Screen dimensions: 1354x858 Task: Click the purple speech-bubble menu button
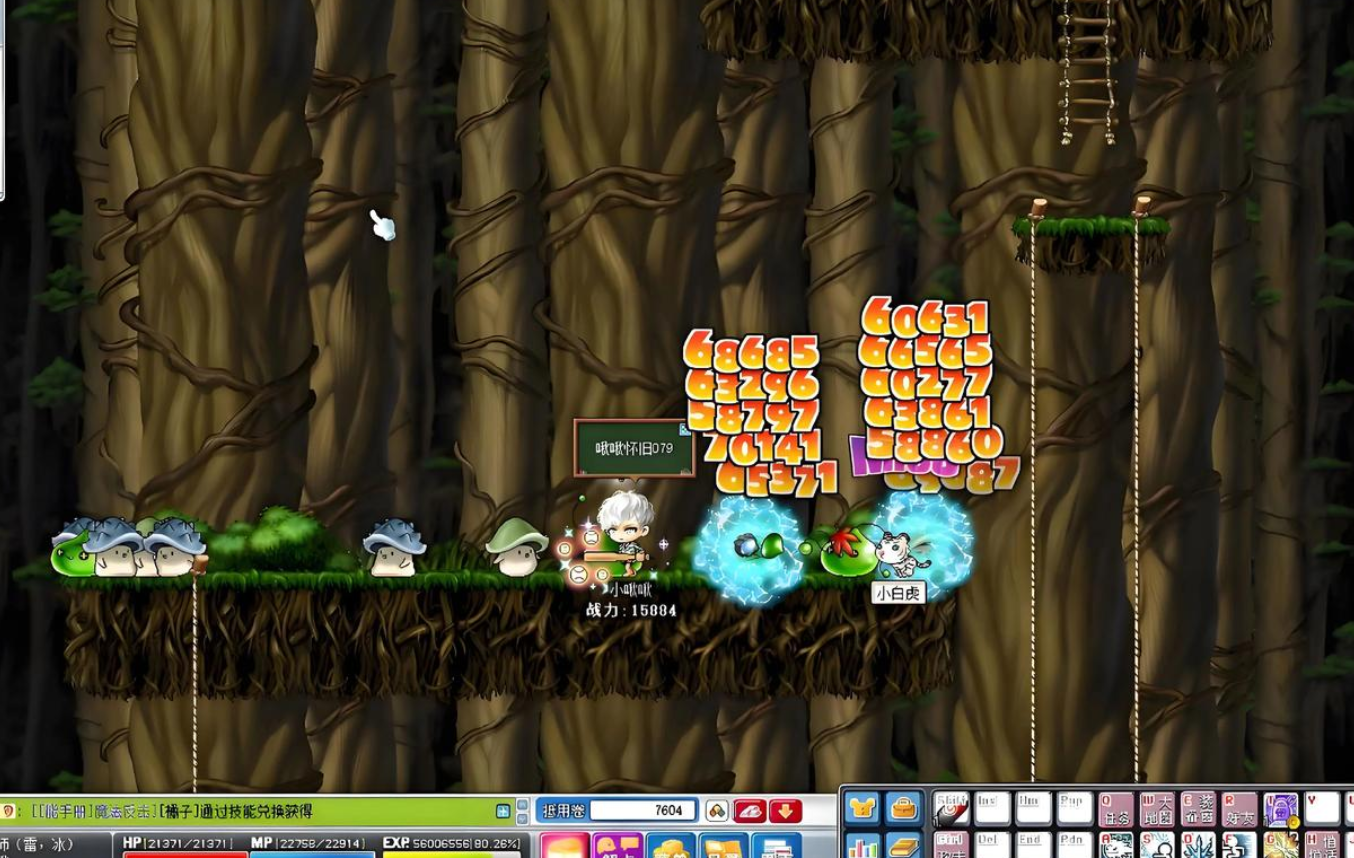coord(617,847)
